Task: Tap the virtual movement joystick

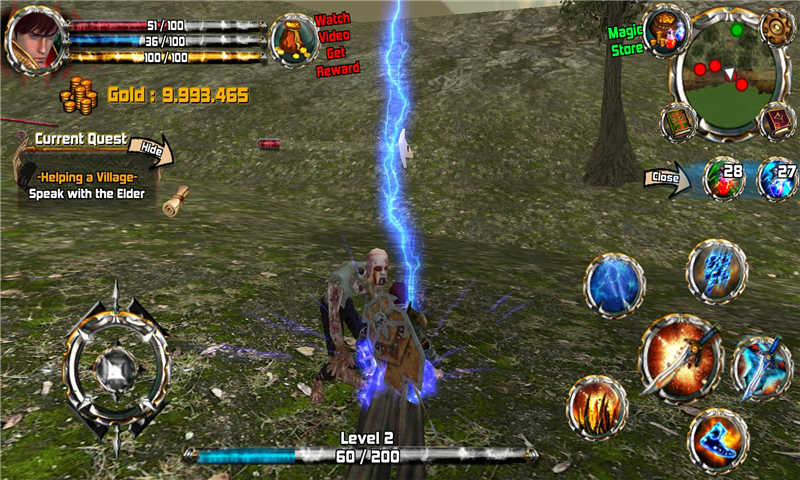Action: (116, 370)
